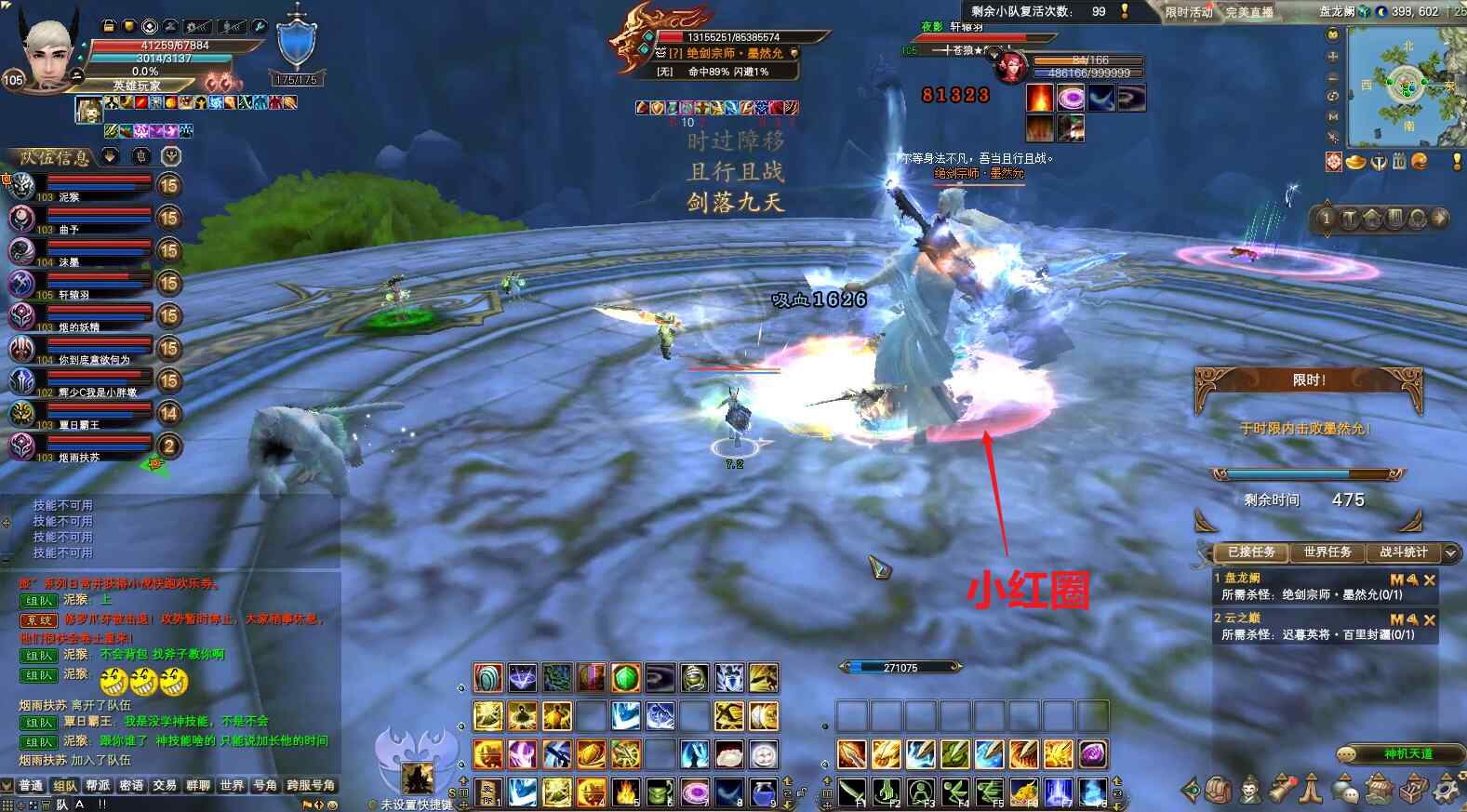This screenshot has height=812, width=1467.
Task: Open the 完美直播 live stream button
Action: 1248,12
